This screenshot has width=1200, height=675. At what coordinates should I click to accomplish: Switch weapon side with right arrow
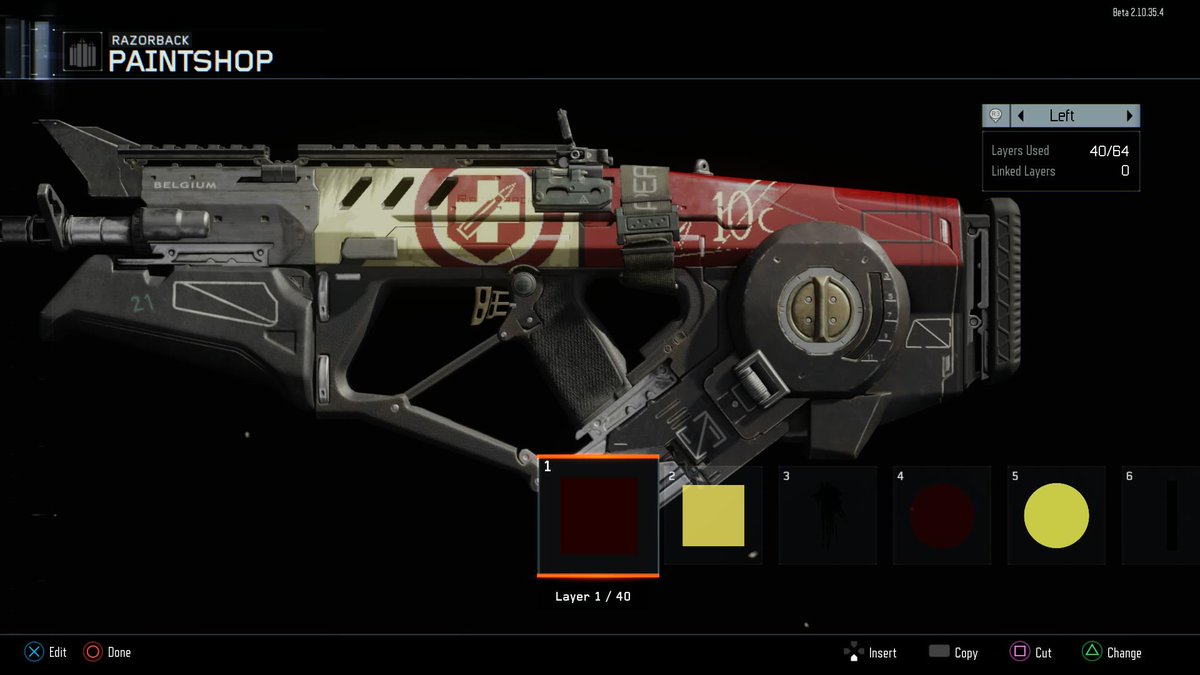(1130, 116)
